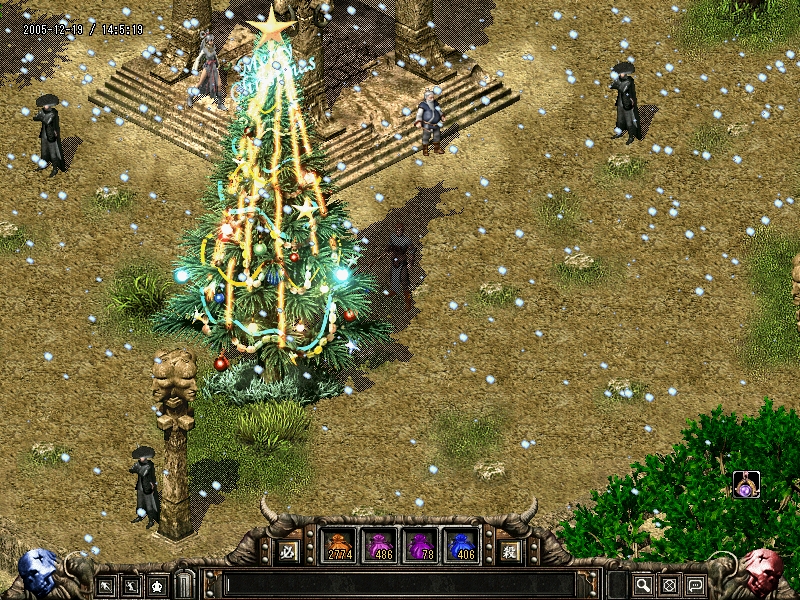Activate the kicking figure stance button
The image size is (800, 600).
click(x=131, y=585)
